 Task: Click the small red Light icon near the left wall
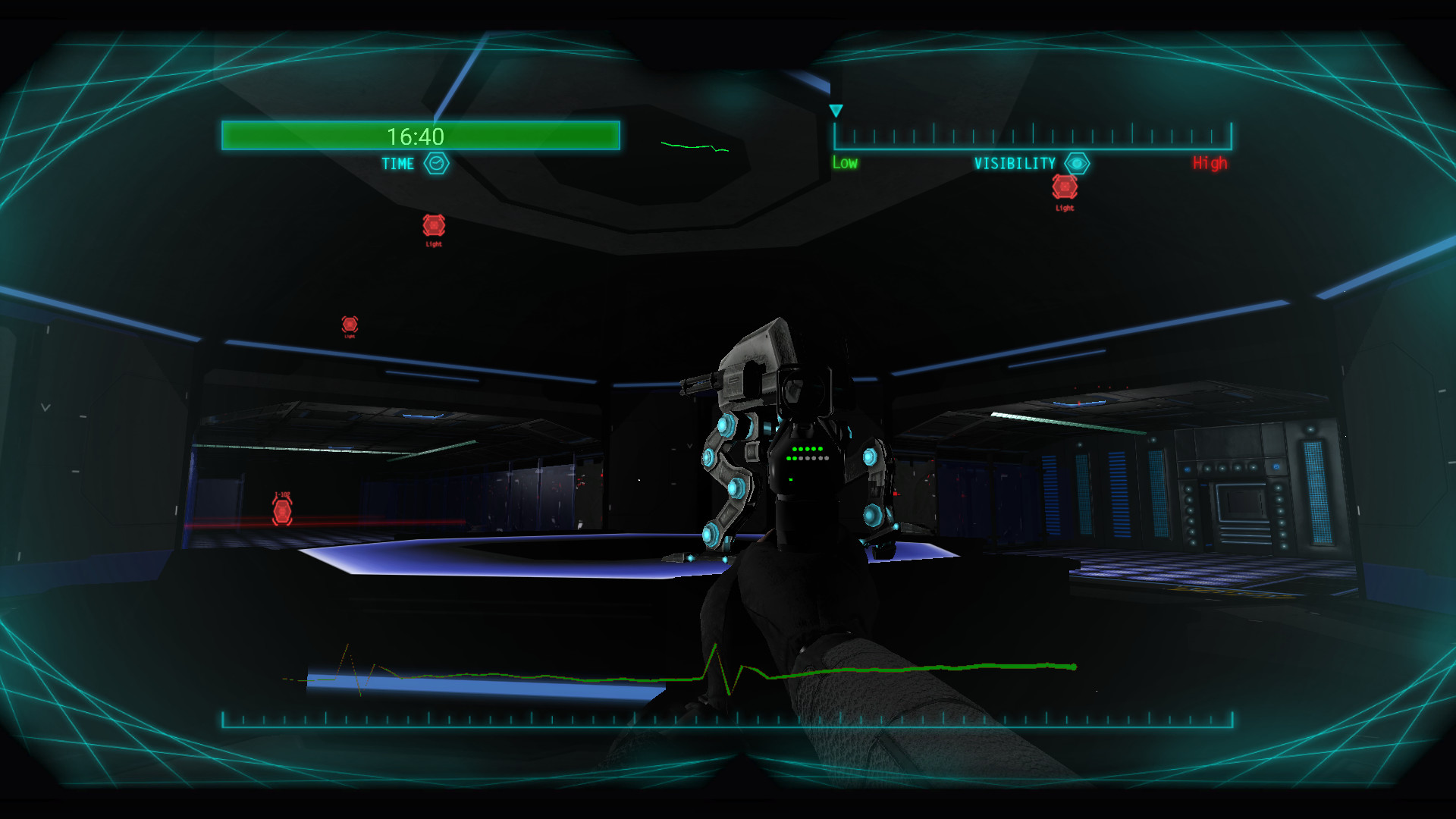click(x=350, y=324)
